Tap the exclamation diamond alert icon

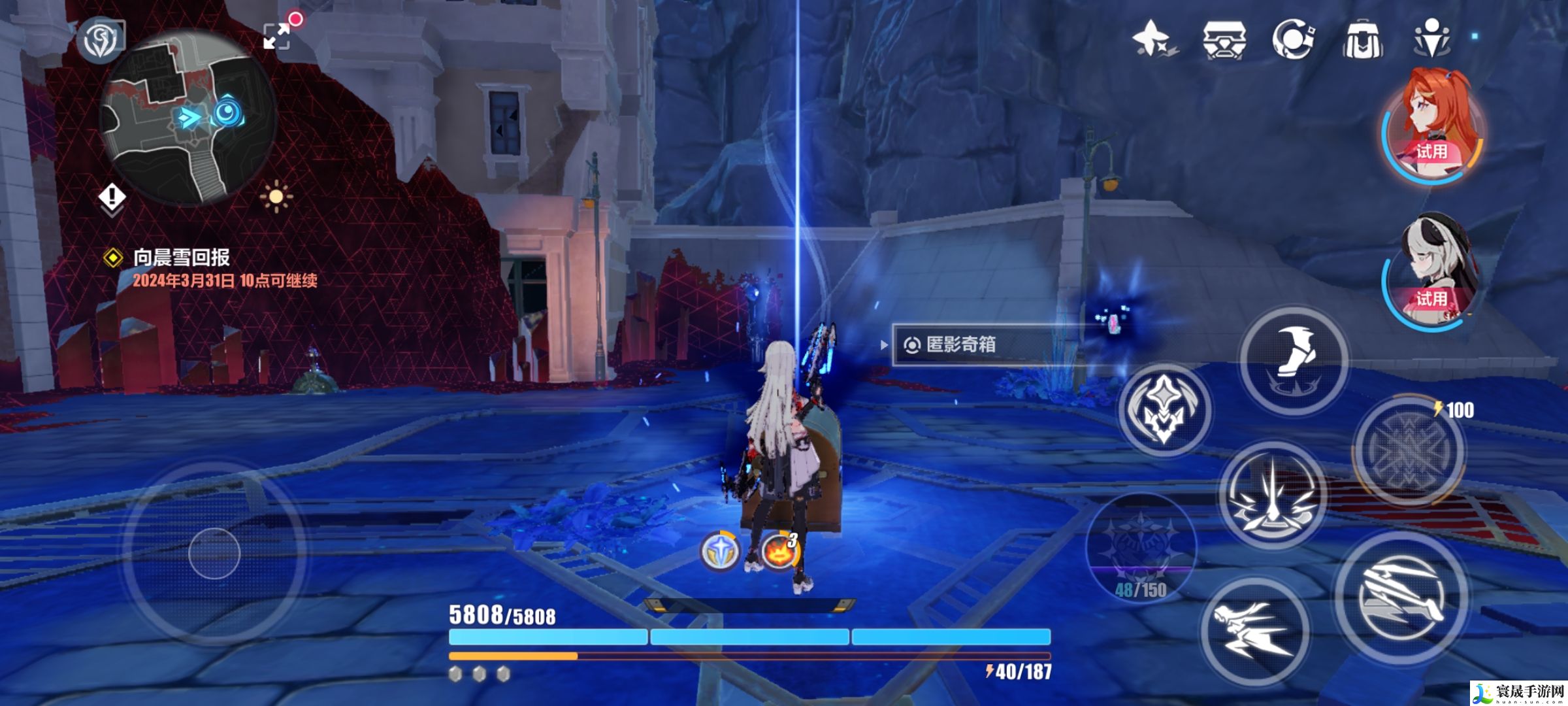click(x=112, y=197)
